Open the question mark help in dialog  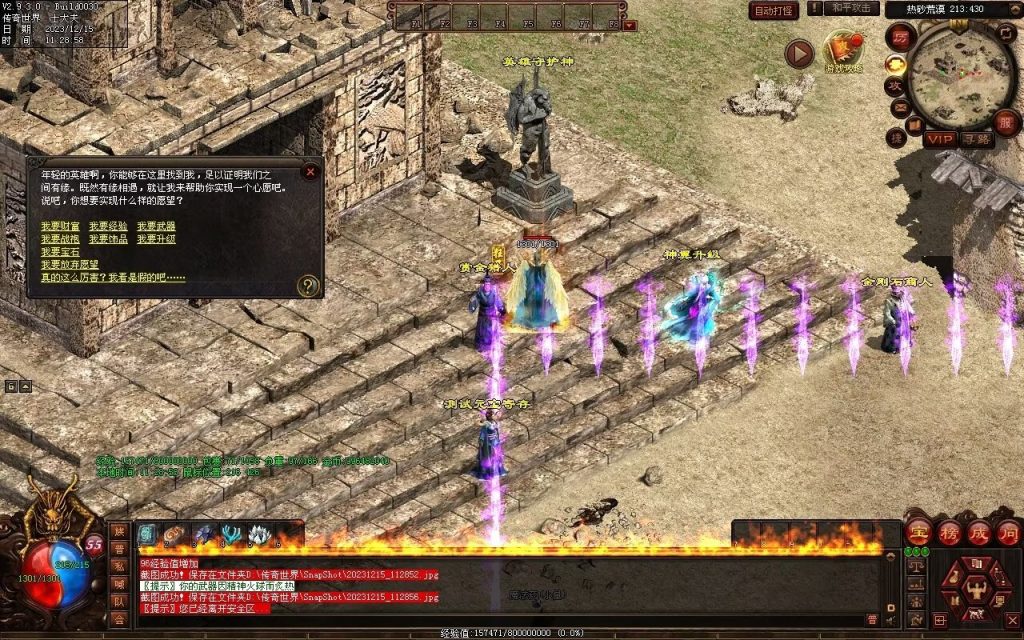(309, 286)
